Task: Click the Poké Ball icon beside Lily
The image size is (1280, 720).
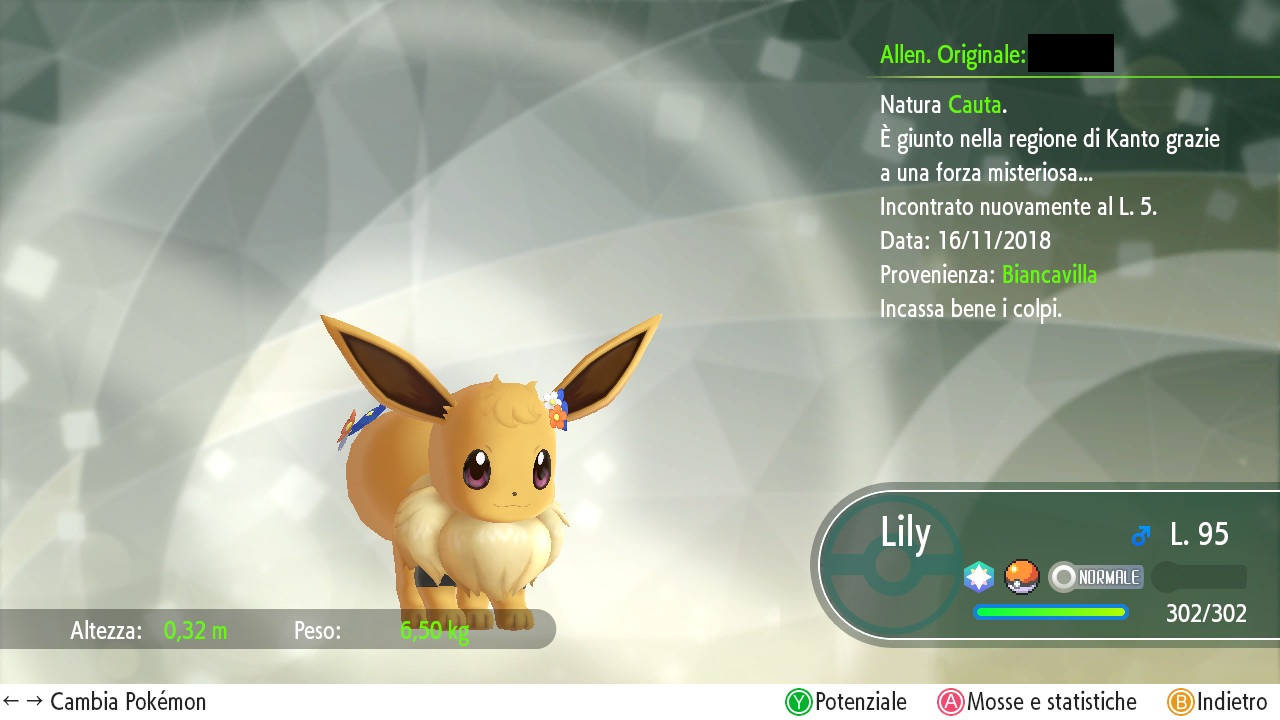Action: 1022,577
